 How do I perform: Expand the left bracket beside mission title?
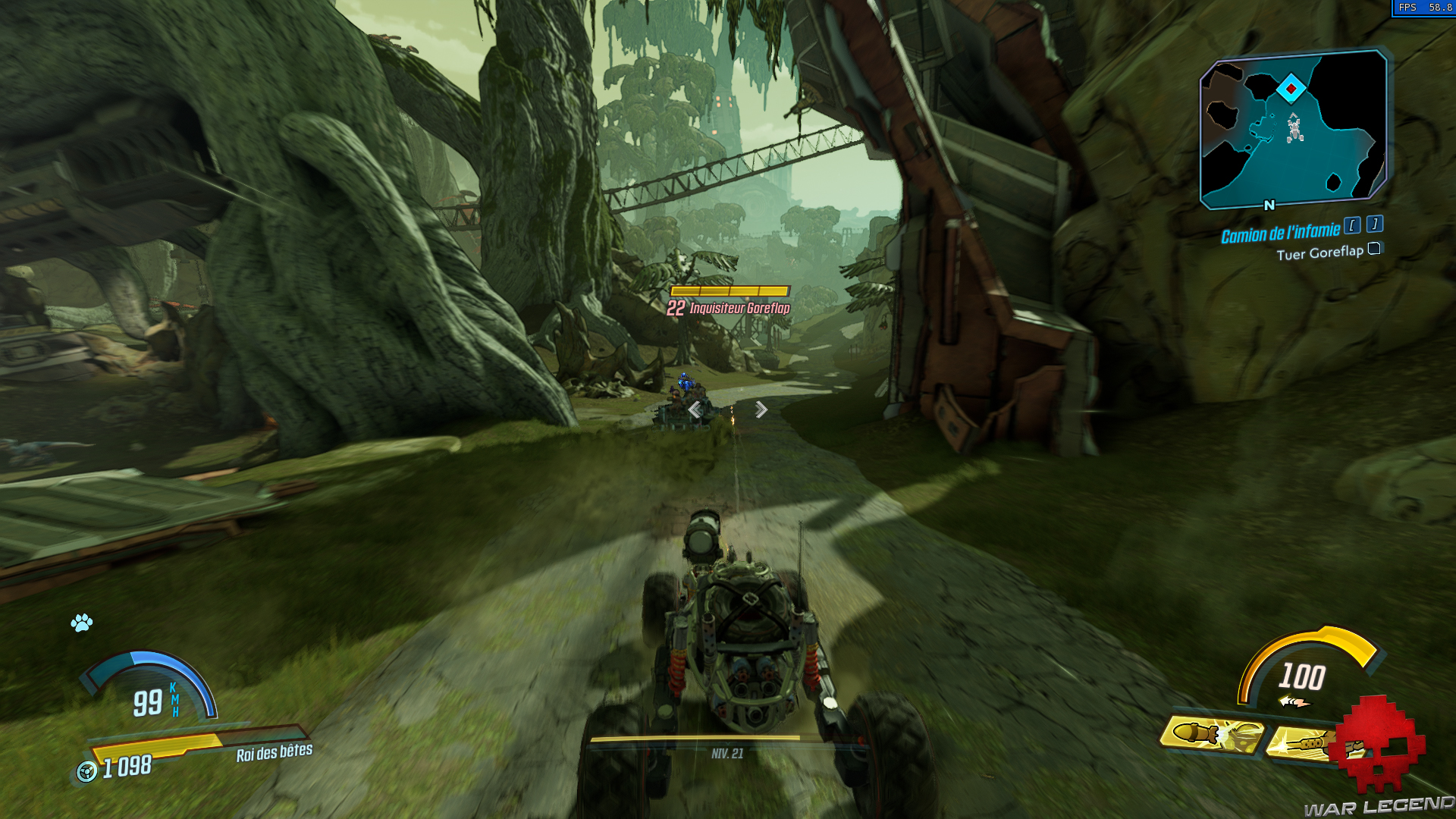coord(1353,225)
